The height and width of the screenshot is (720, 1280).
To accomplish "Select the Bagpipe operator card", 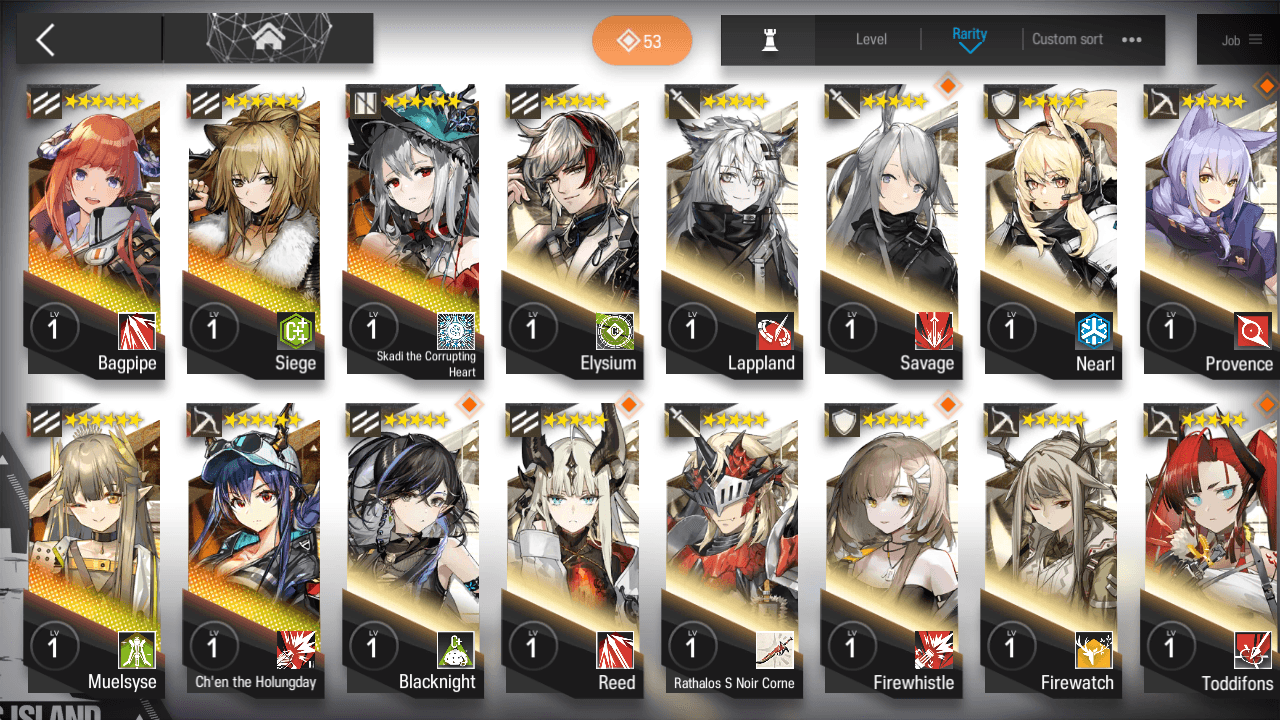I will point(94,230).
